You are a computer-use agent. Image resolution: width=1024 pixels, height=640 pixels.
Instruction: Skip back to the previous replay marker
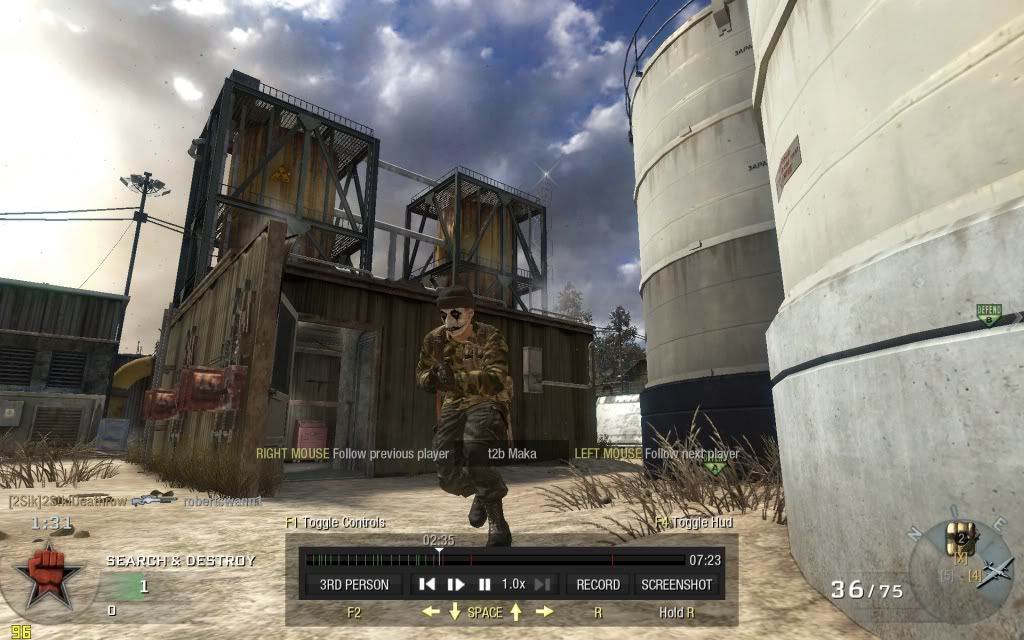pyautogui.click(x=427, y=584)
